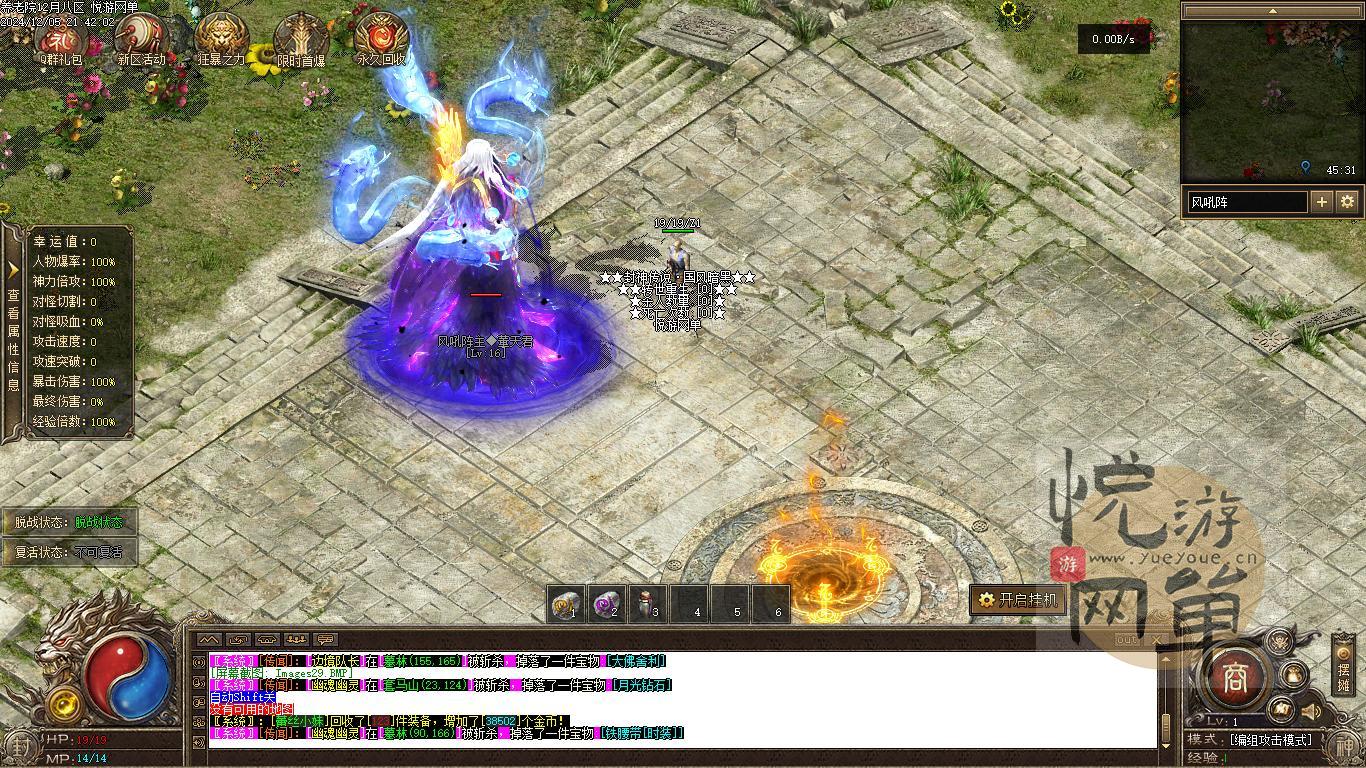Screen dimensions: 1366x768
Task: Toggle sound with the speaker icon
Action: 1311,711
